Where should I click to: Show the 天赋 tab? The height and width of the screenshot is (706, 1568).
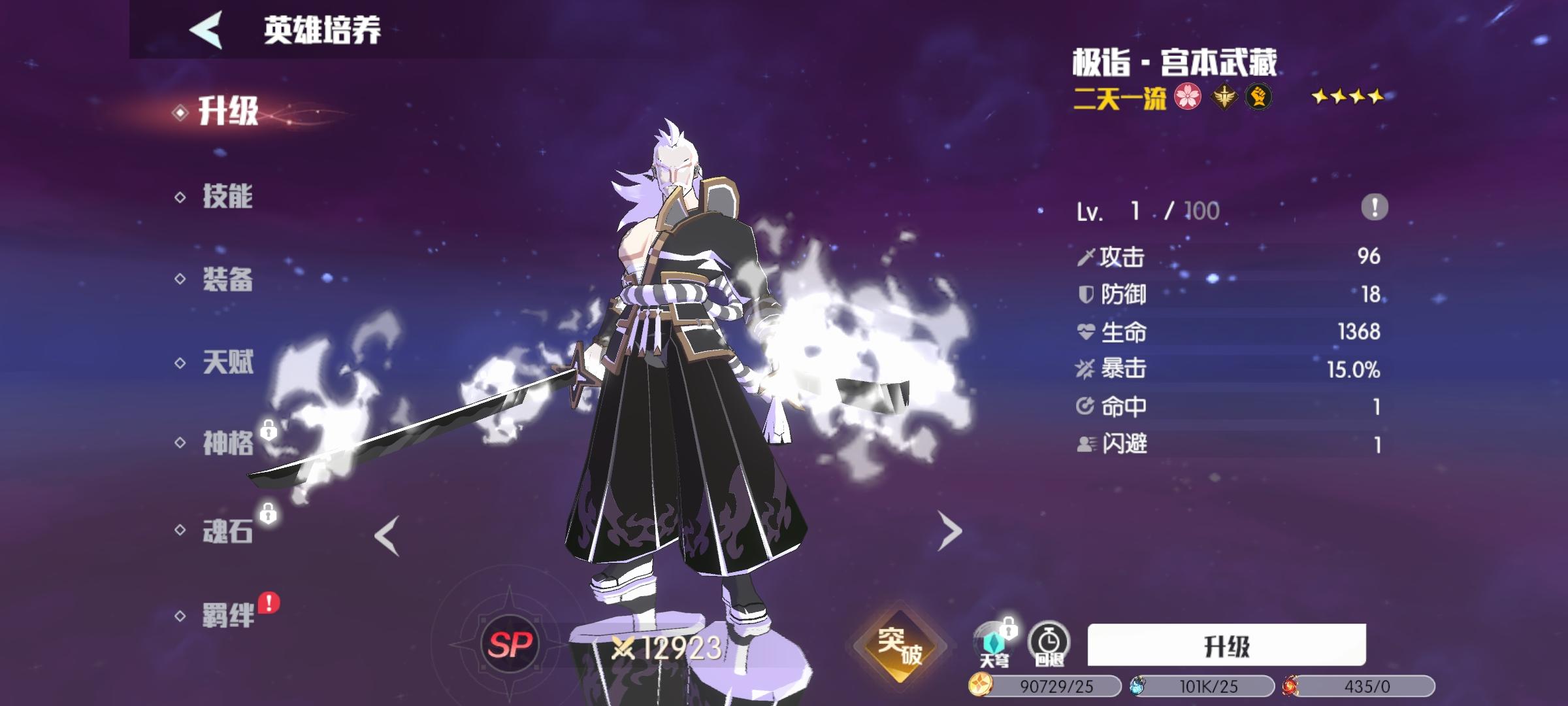pos(227,362)
